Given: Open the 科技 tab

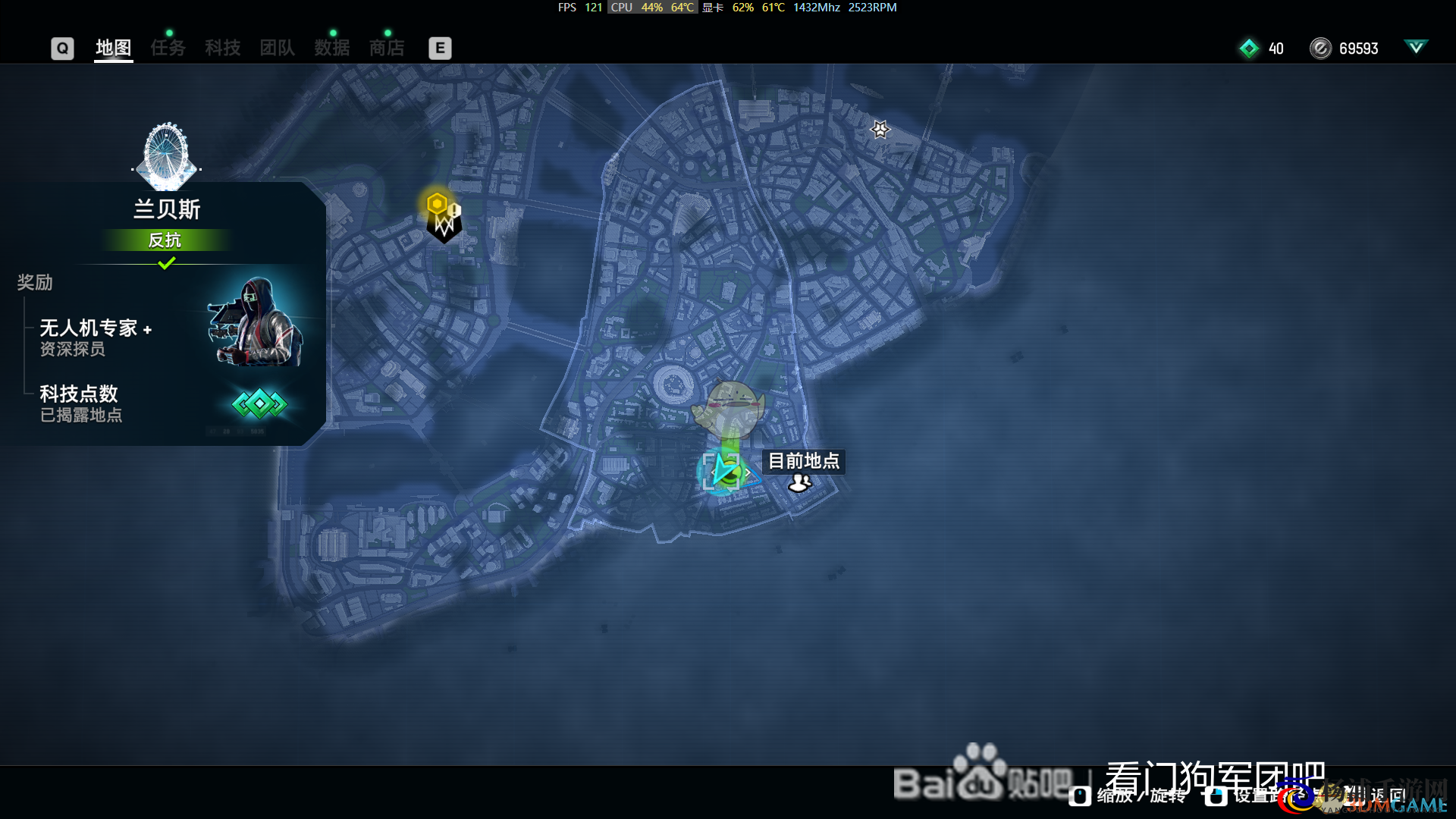Looking at the screenshot, I should point(222,48).
